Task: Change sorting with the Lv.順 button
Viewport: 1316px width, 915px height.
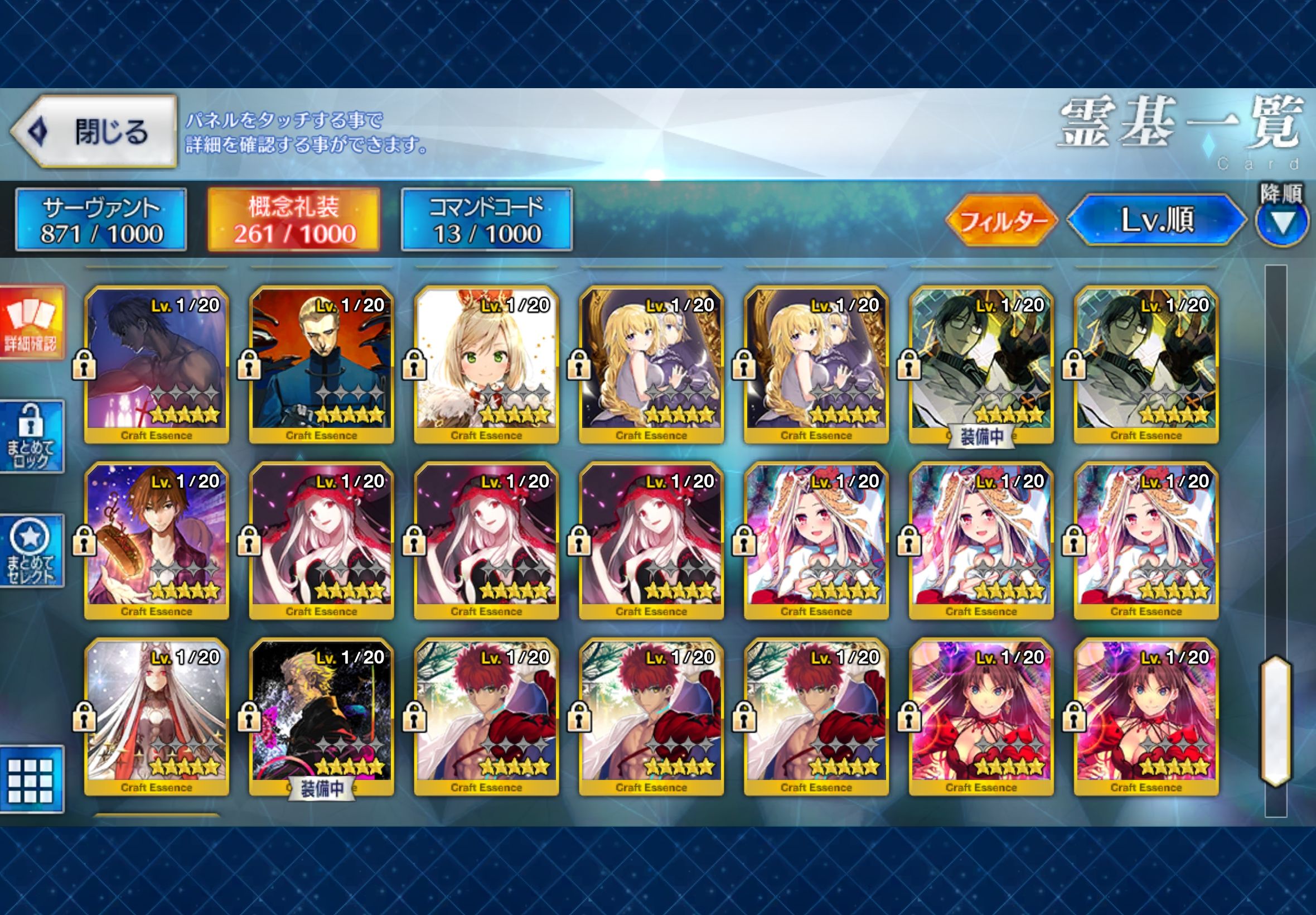Action: tap(1156, 220)
